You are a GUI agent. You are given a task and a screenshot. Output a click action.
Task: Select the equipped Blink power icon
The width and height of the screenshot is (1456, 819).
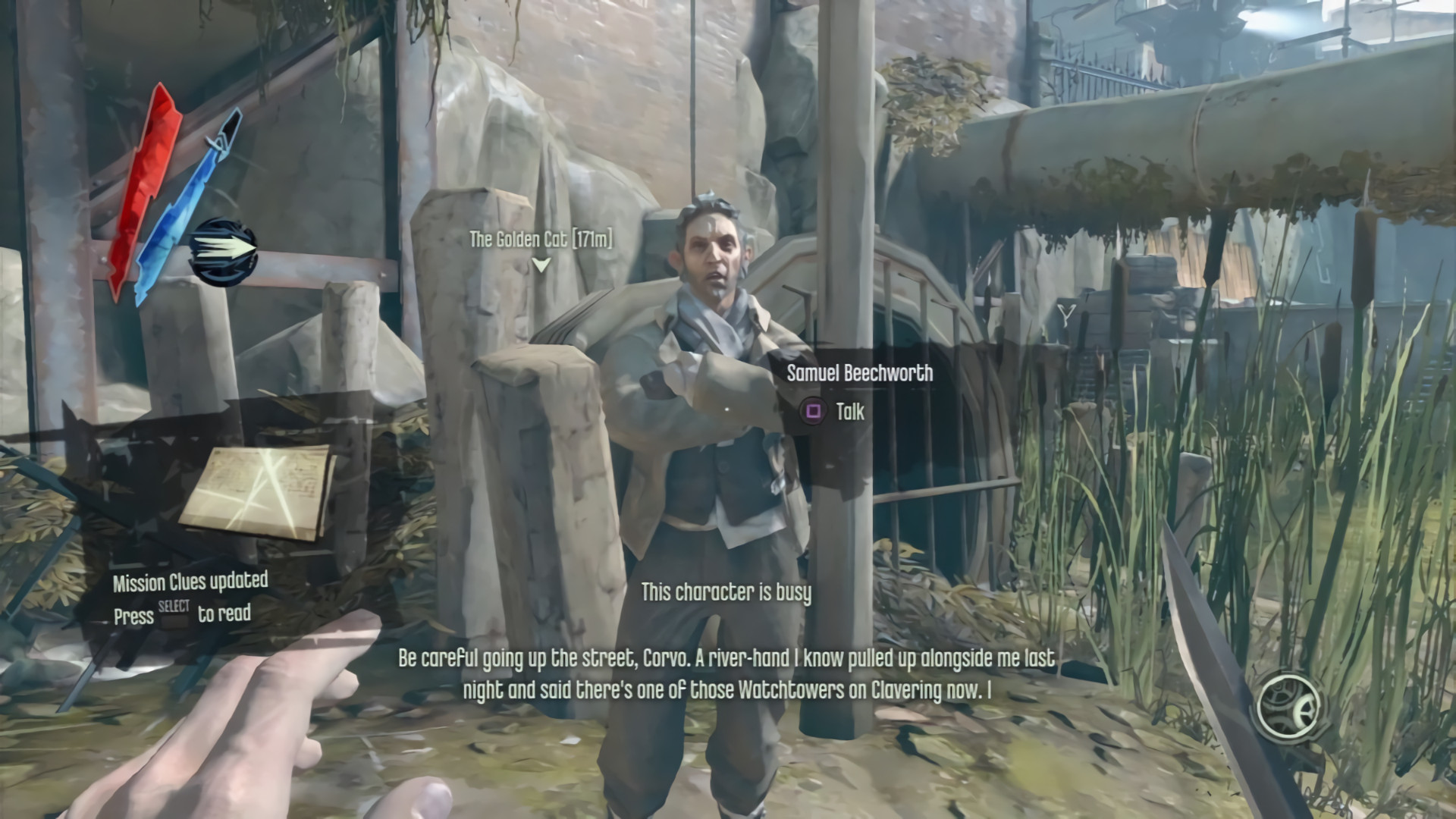224,251
